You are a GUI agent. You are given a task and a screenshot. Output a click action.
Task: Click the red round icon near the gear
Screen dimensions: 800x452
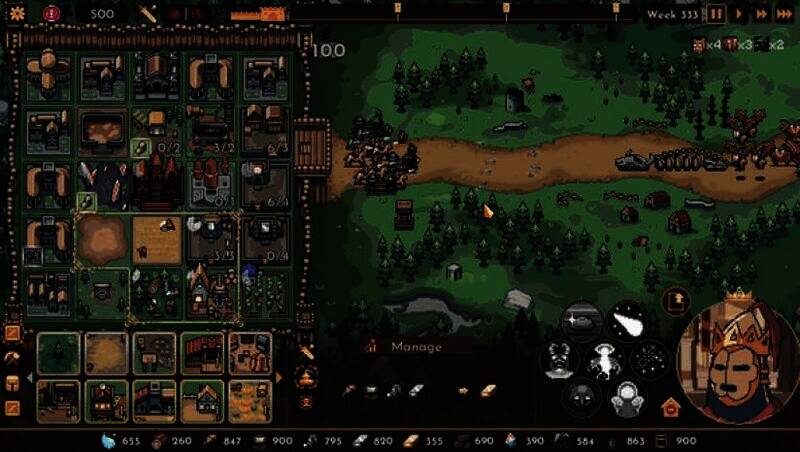coord(52,14)
